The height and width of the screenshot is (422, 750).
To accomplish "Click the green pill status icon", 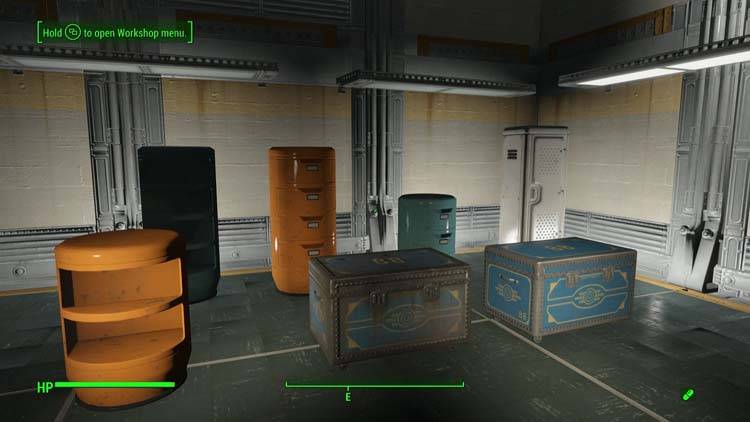I will 689,394.
